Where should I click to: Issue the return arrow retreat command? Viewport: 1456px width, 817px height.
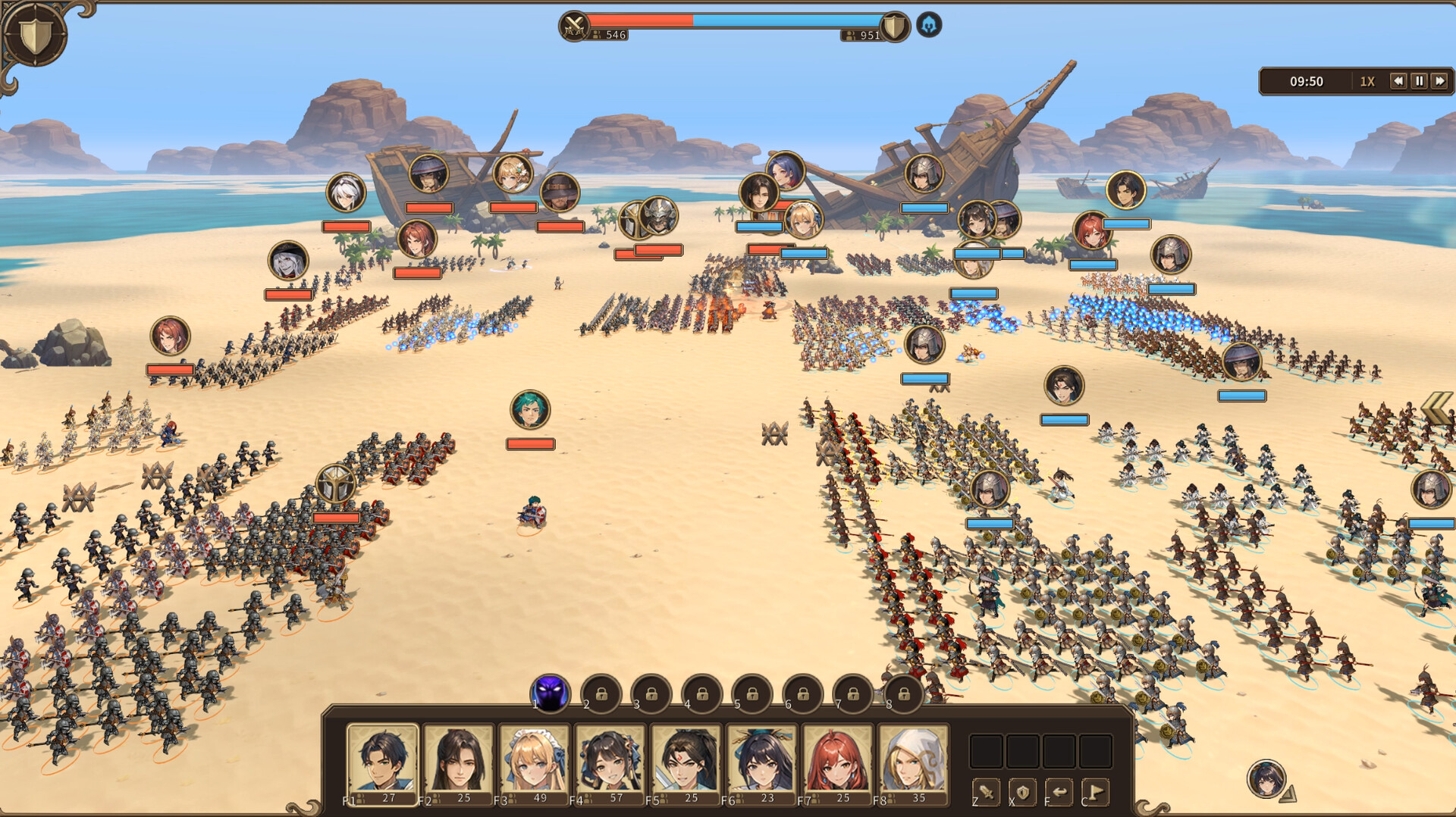(x=1059, y=793)
